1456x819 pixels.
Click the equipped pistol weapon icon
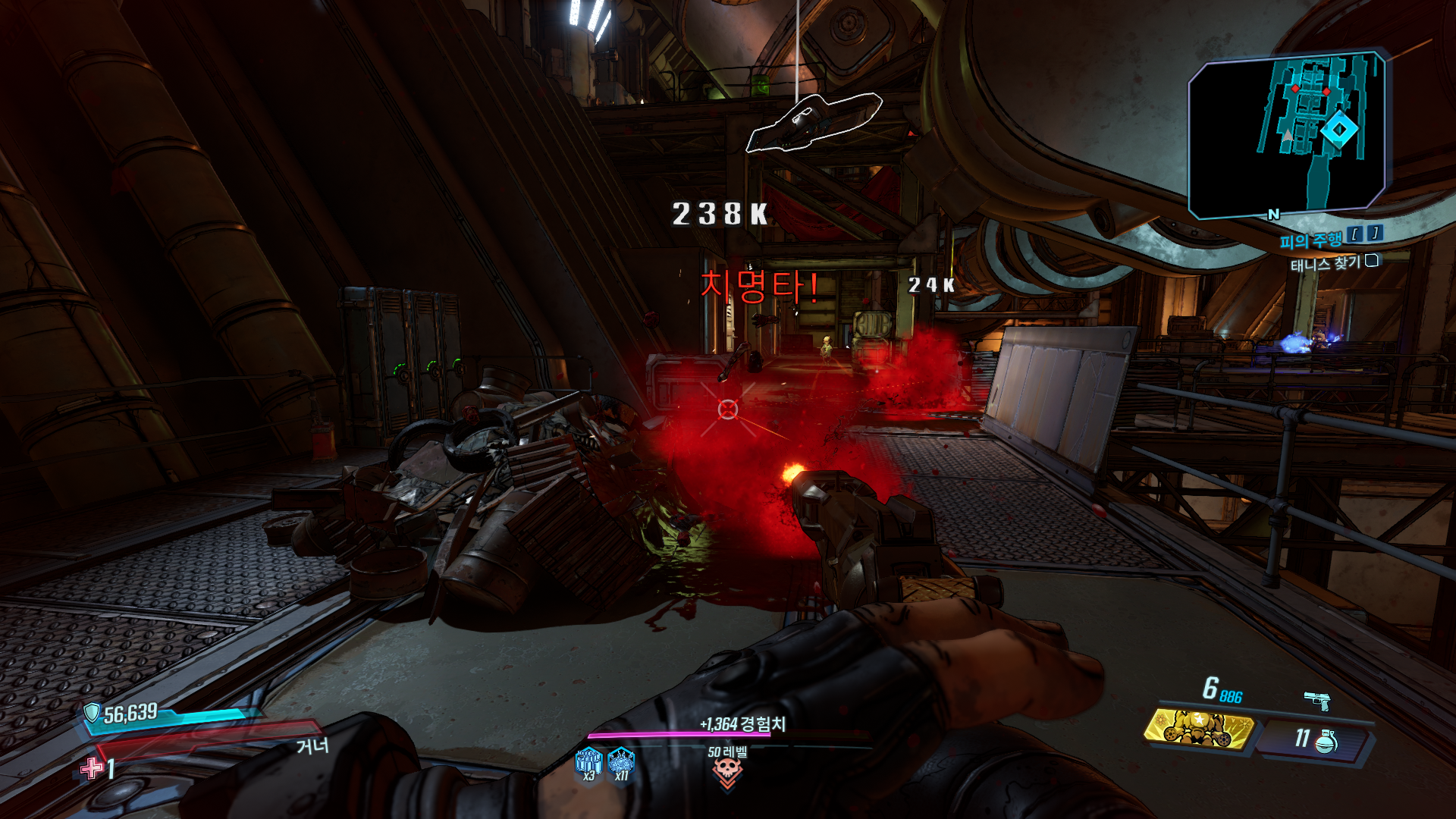point(1317,700)
